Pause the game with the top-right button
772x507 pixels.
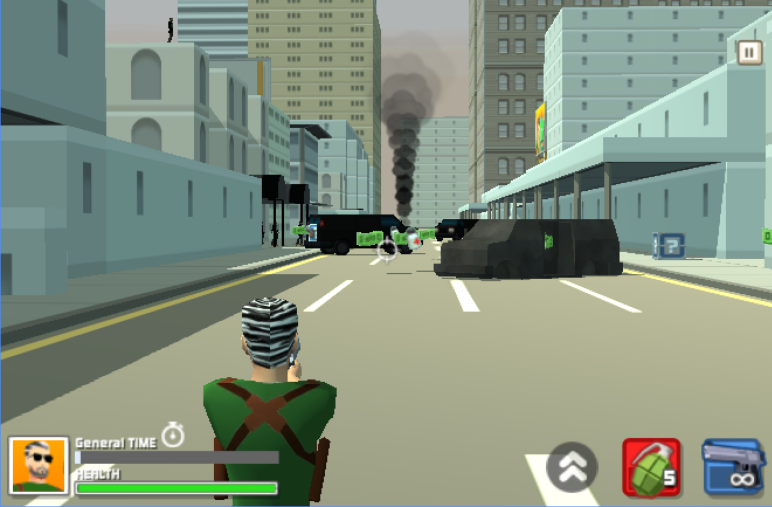tap(749, 52)
